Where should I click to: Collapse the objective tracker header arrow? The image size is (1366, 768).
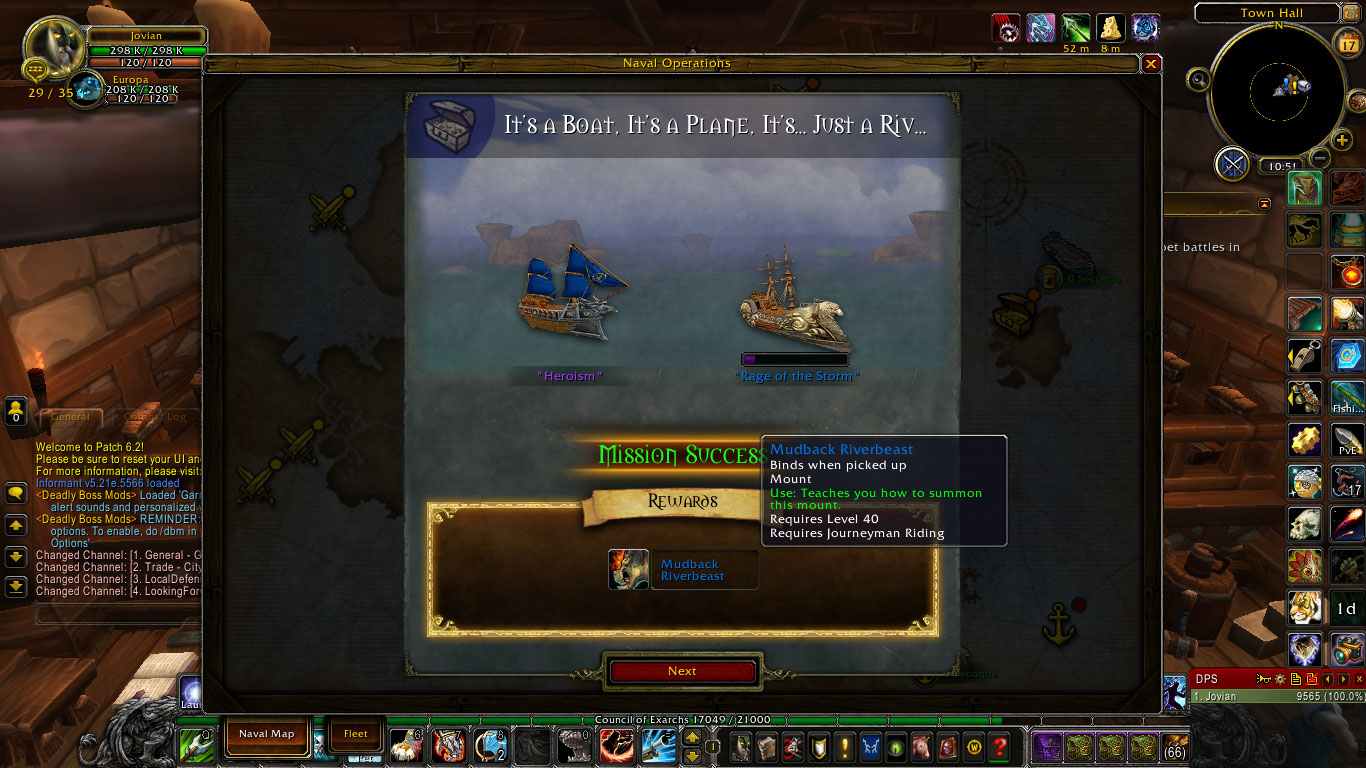coord(1265,203)
